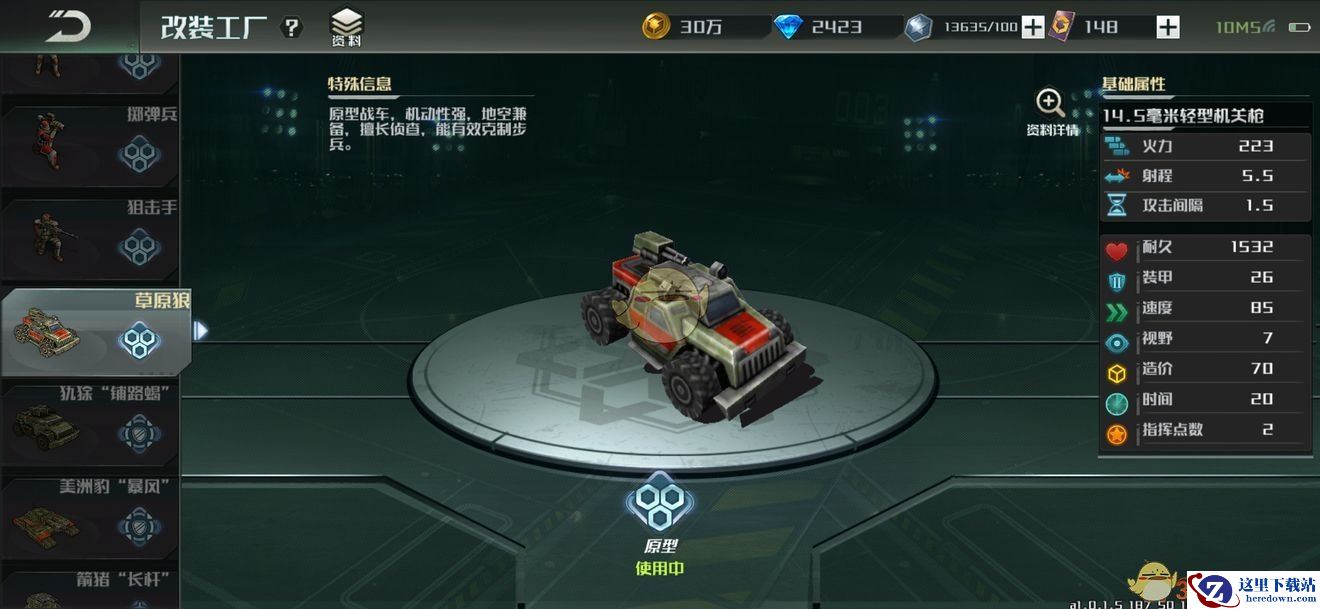
Task: Add more cards beside the 148 counter
Action: click(x=1167, y=27)
